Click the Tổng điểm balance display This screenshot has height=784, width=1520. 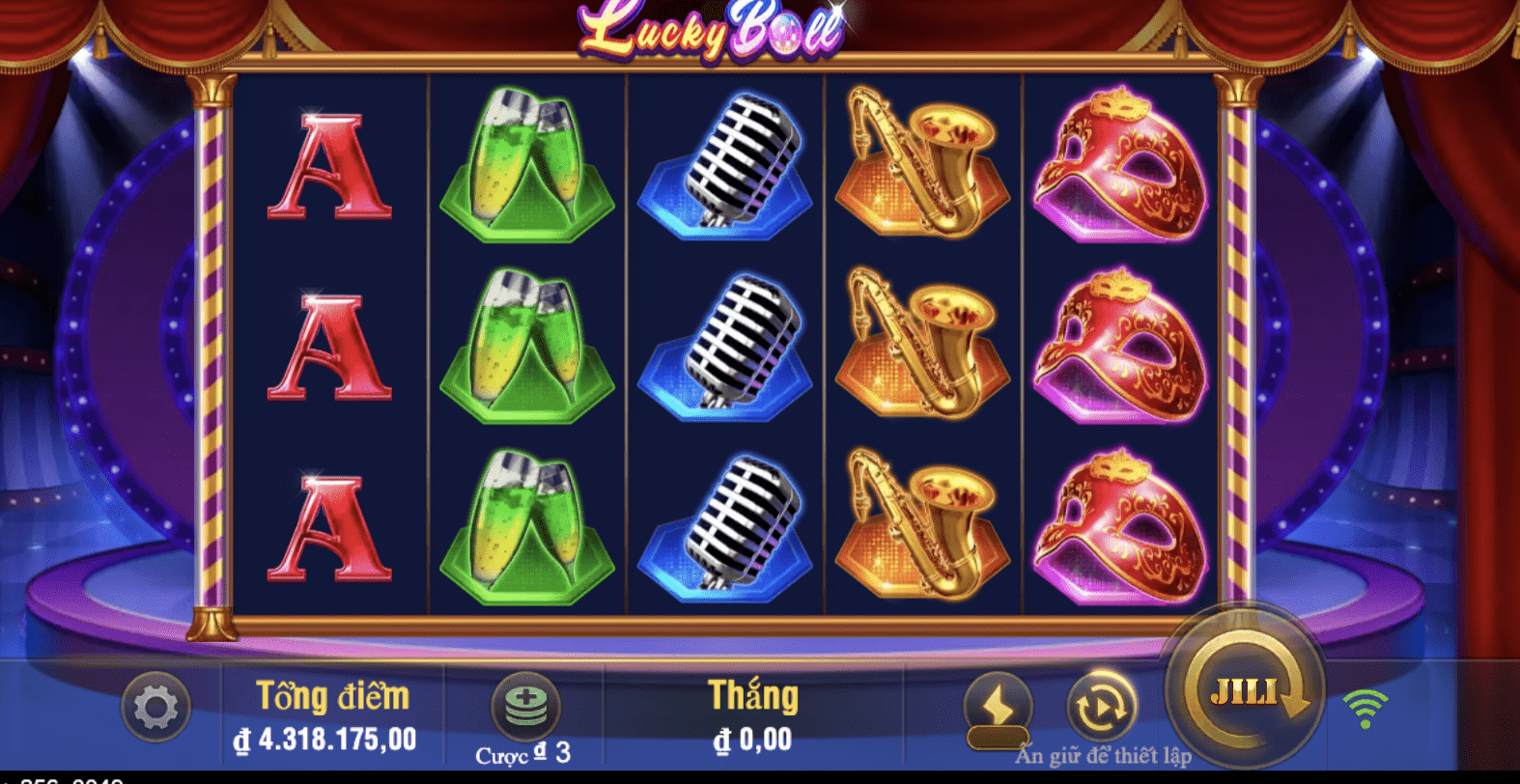point(331,714)
